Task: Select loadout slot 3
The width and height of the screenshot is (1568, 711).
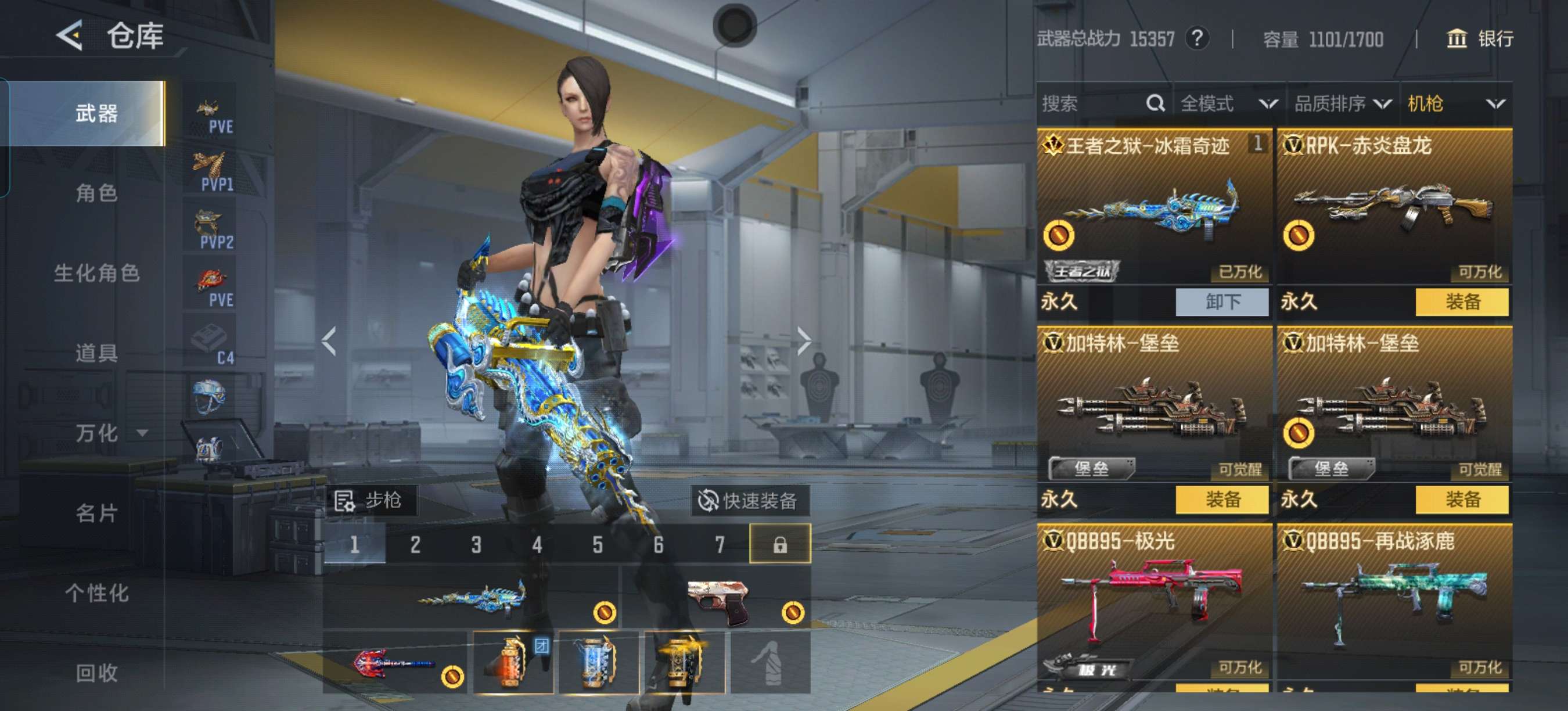Action: 476,544
